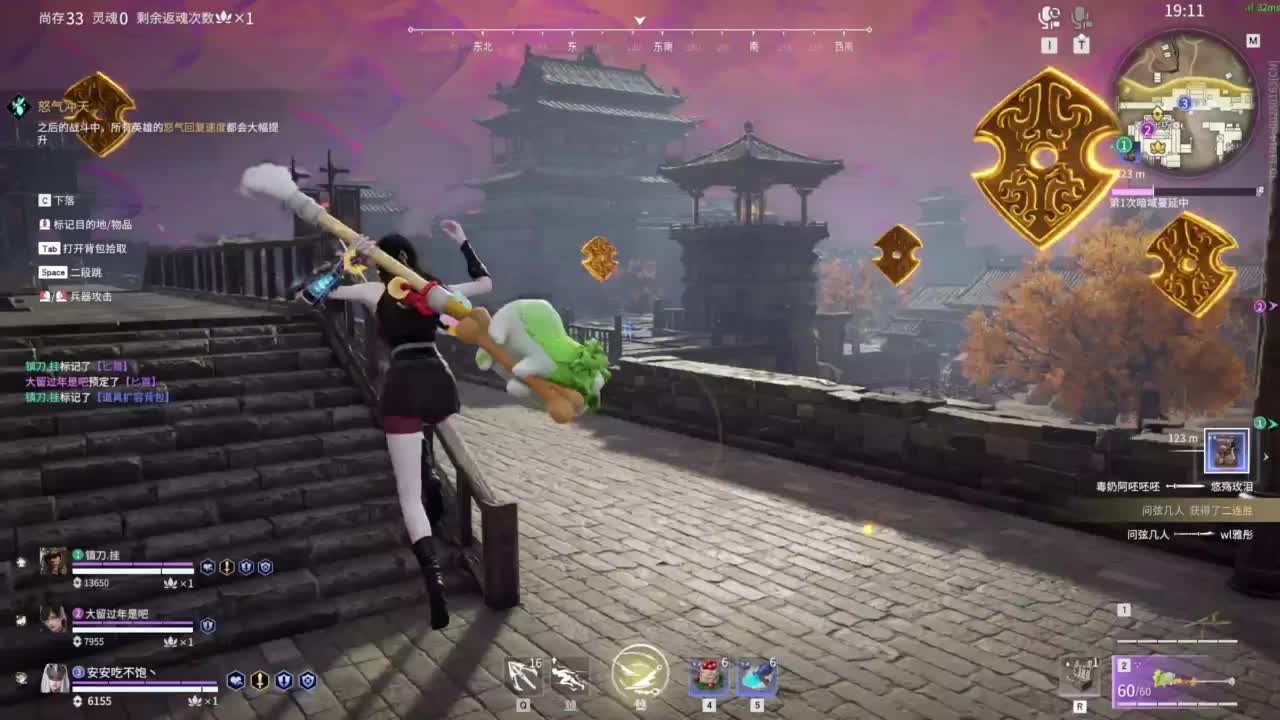1280x720 pixels.
Task: Toggle the voice chat speaker icon
Action: [1047, 17]
